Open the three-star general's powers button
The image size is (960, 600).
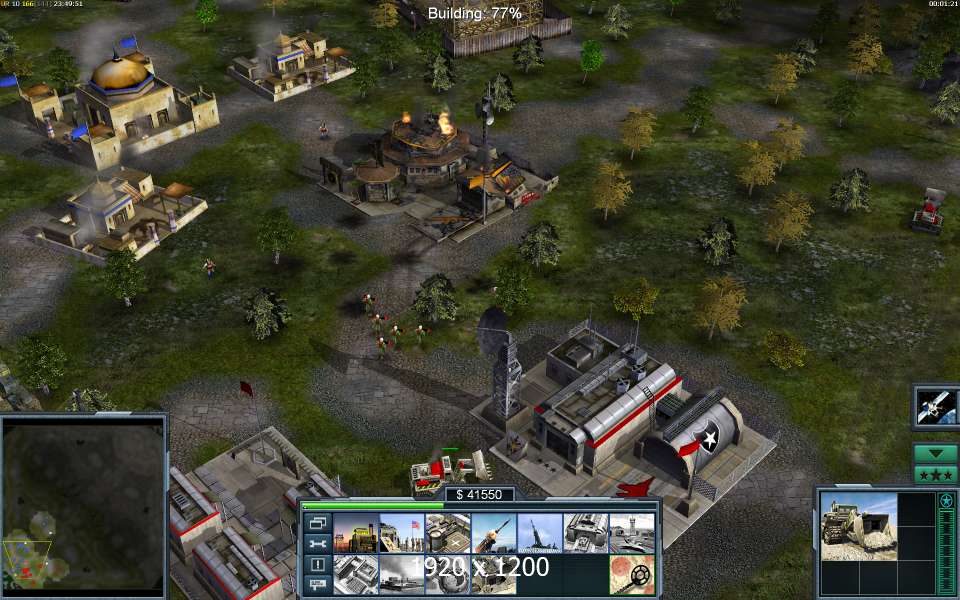935,474
